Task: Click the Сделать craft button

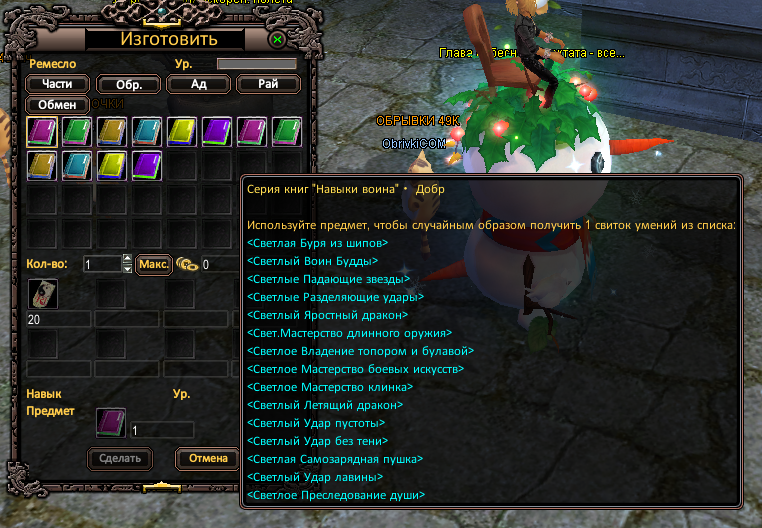Action: pyautogui.click(x=121, y=458)
